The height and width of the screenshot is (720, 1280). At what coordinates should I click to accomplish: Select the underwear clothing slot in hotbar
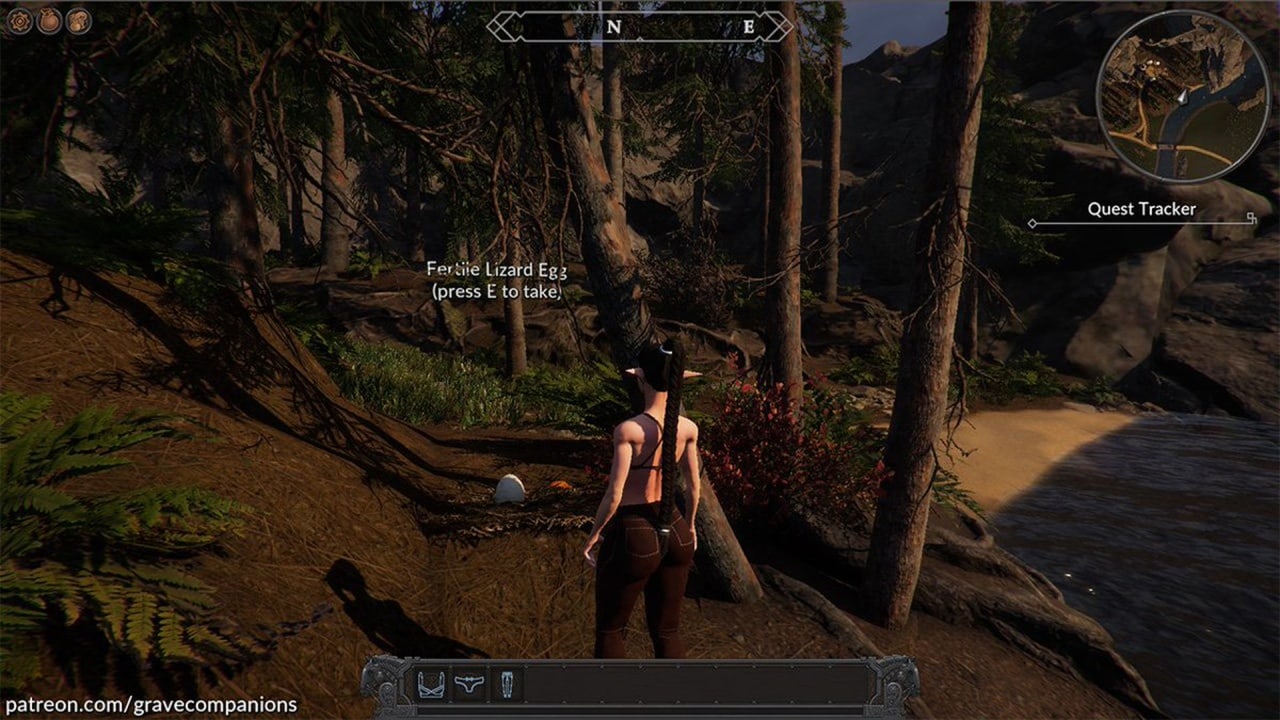point(469,685)
